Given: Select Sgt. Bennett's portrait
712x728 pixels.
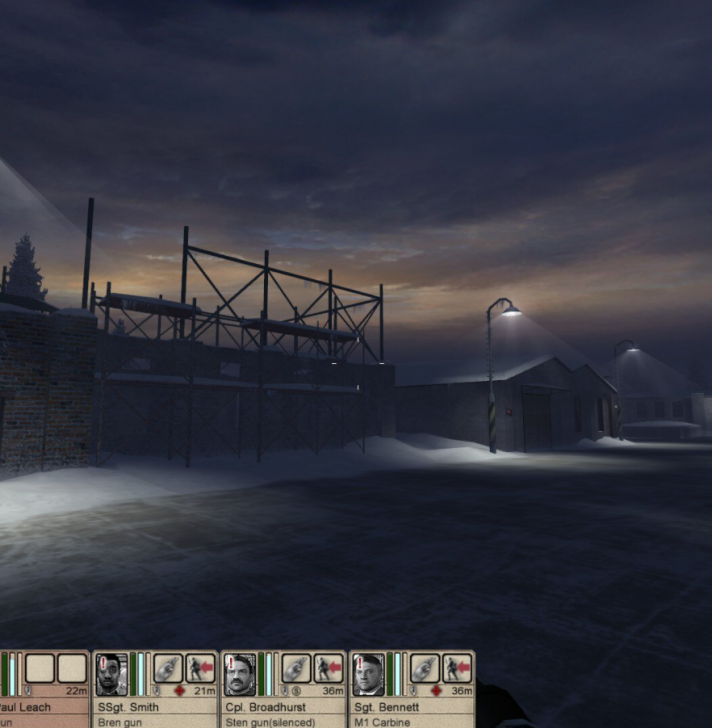Looking at the screenshot, I should point(368,674).
